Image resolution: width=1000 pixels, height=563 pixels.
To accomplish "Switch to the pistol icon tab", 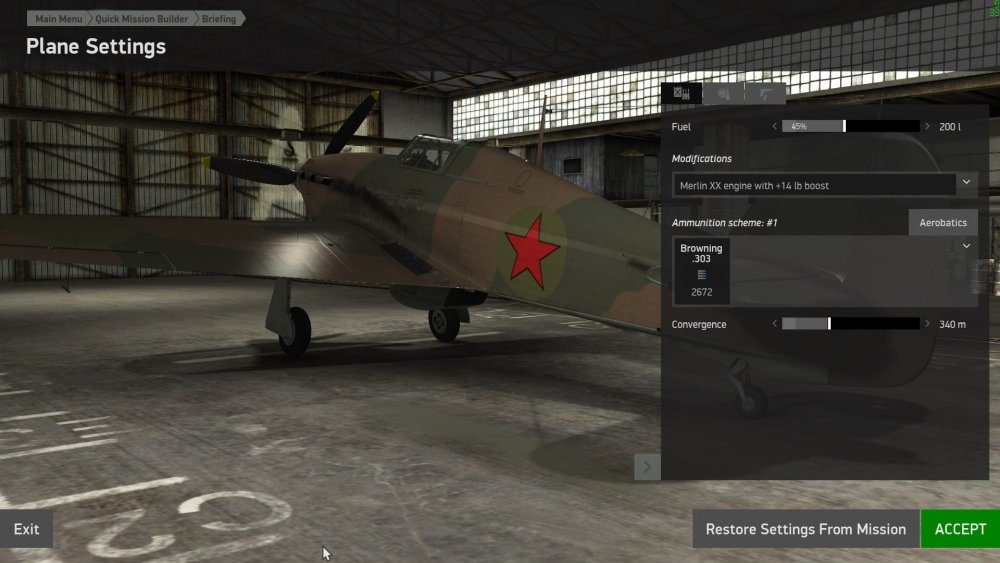I will click(x=765, y=93).
